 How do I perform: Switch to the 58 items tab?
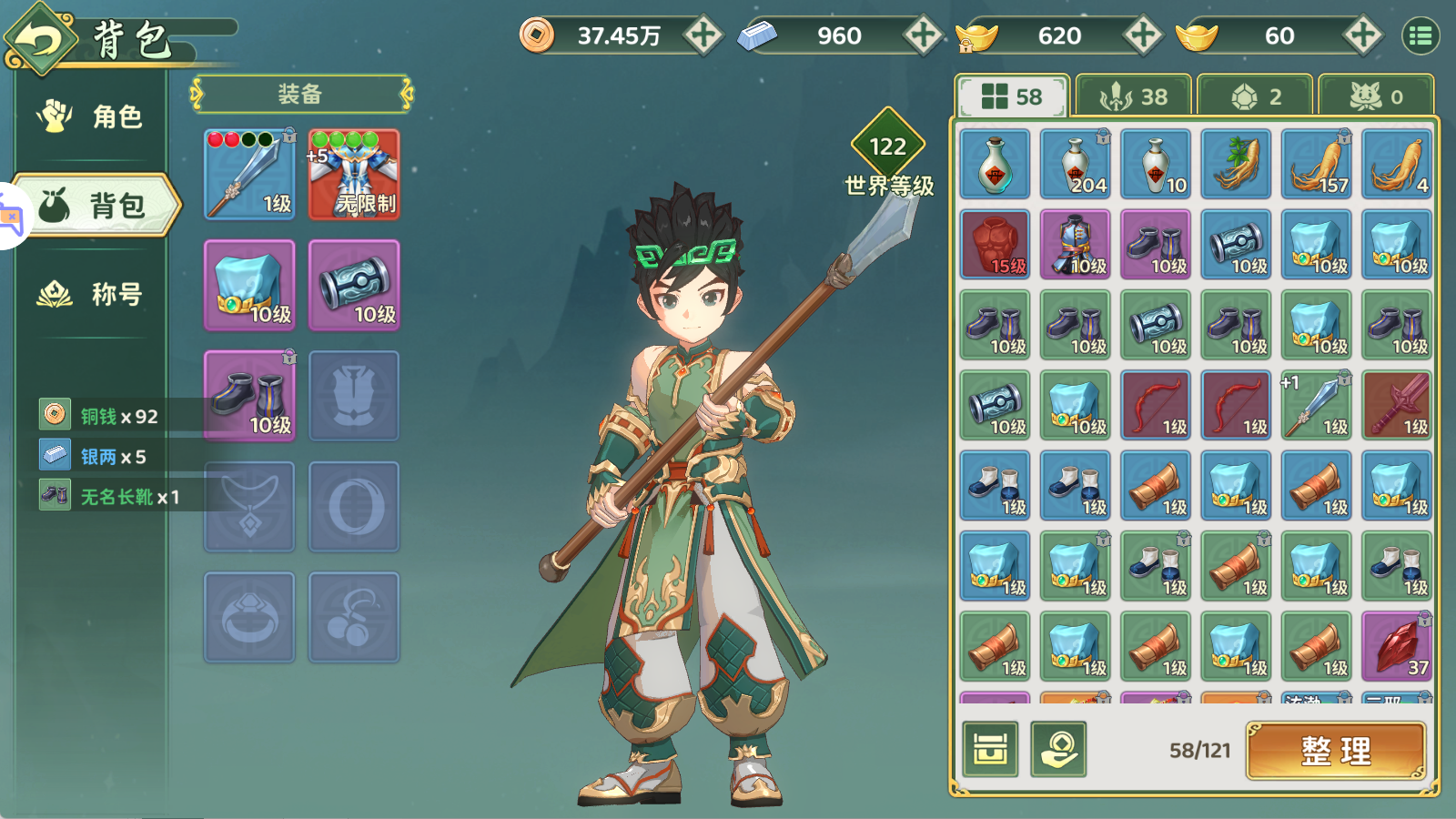[x=1012, y=96]
